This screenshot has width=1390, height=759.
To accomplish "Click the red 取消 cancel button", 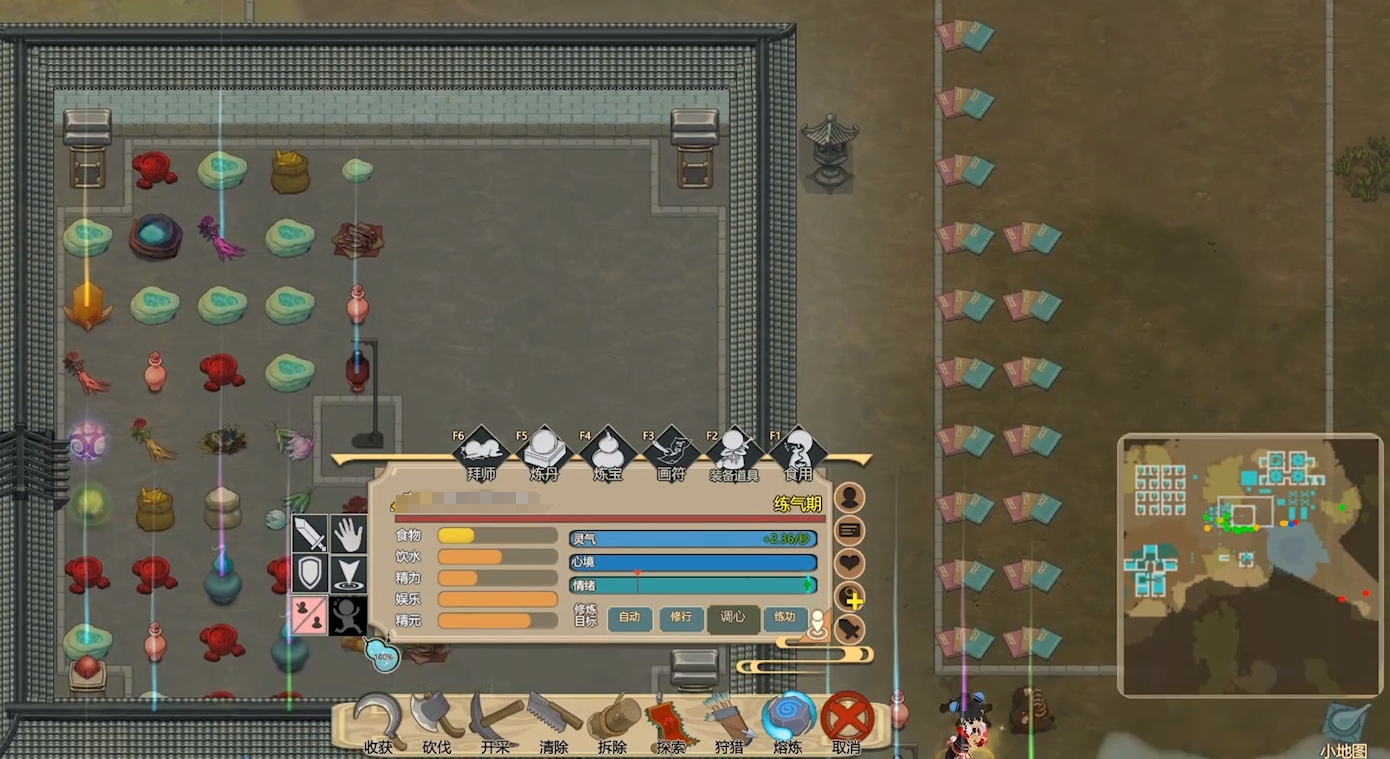I will 847,720.
